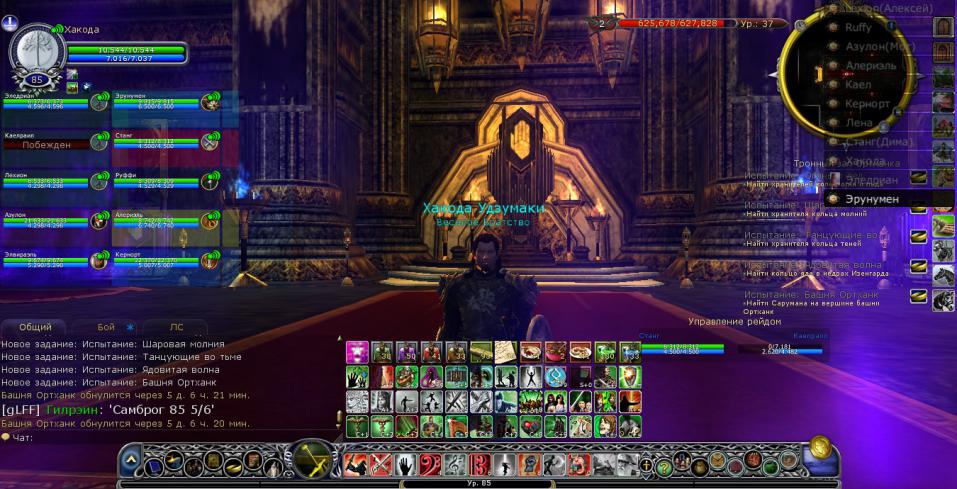Select the ЛС chat tab

click(176, 327)
